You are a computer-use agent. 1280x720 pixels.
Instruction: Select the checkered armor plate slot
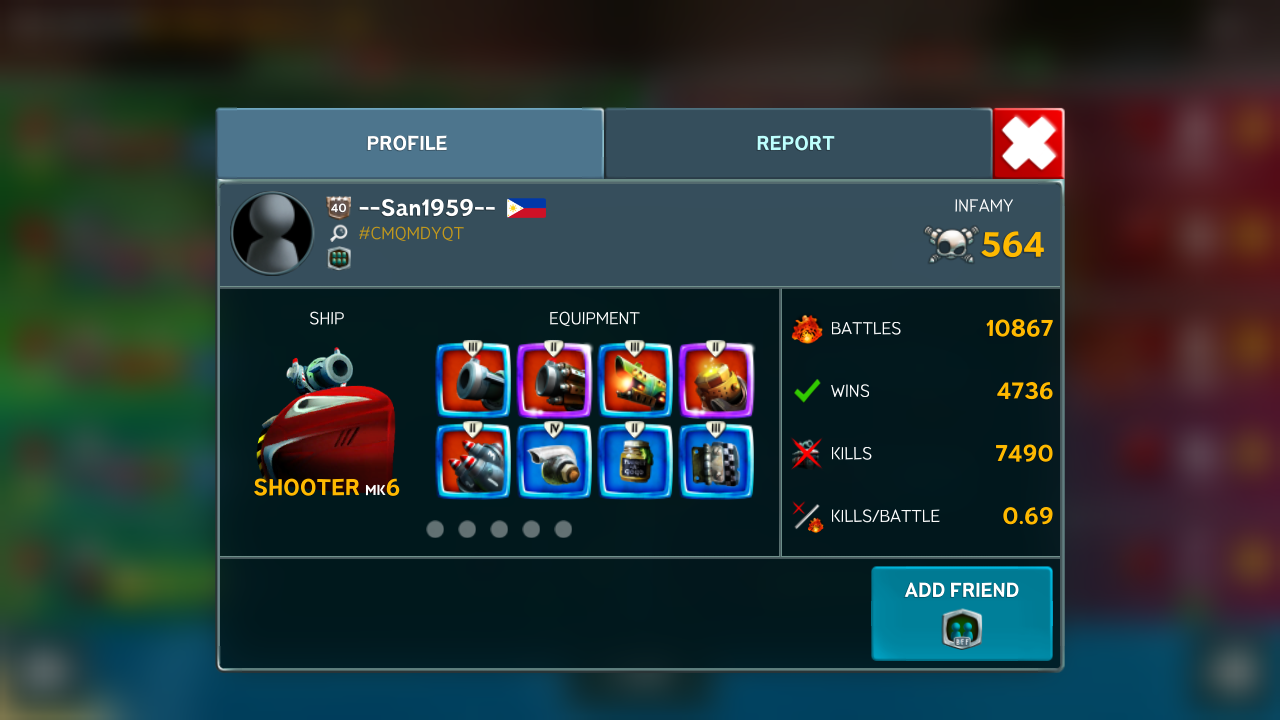716,461
